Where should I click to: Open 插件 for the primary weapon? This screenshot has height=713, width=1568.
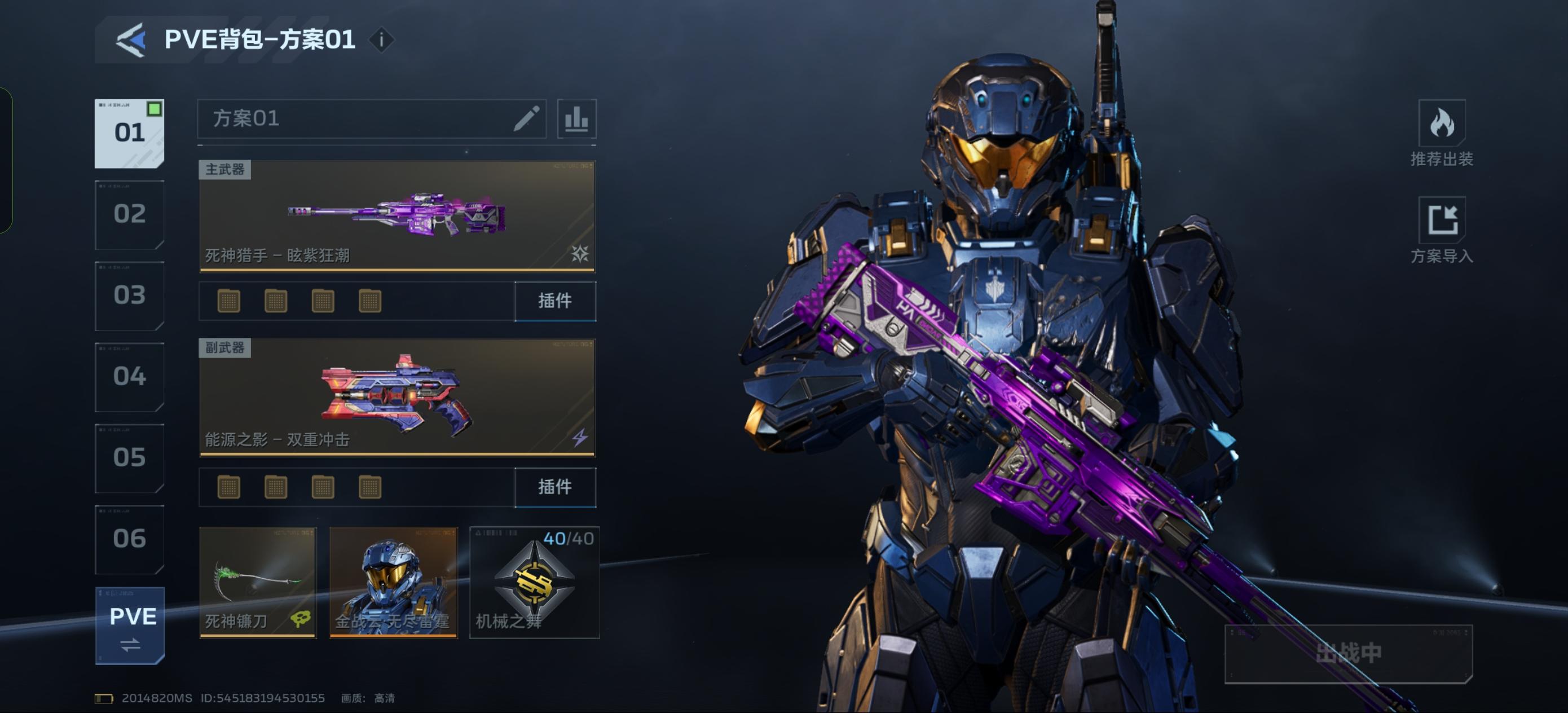(554, 301)
